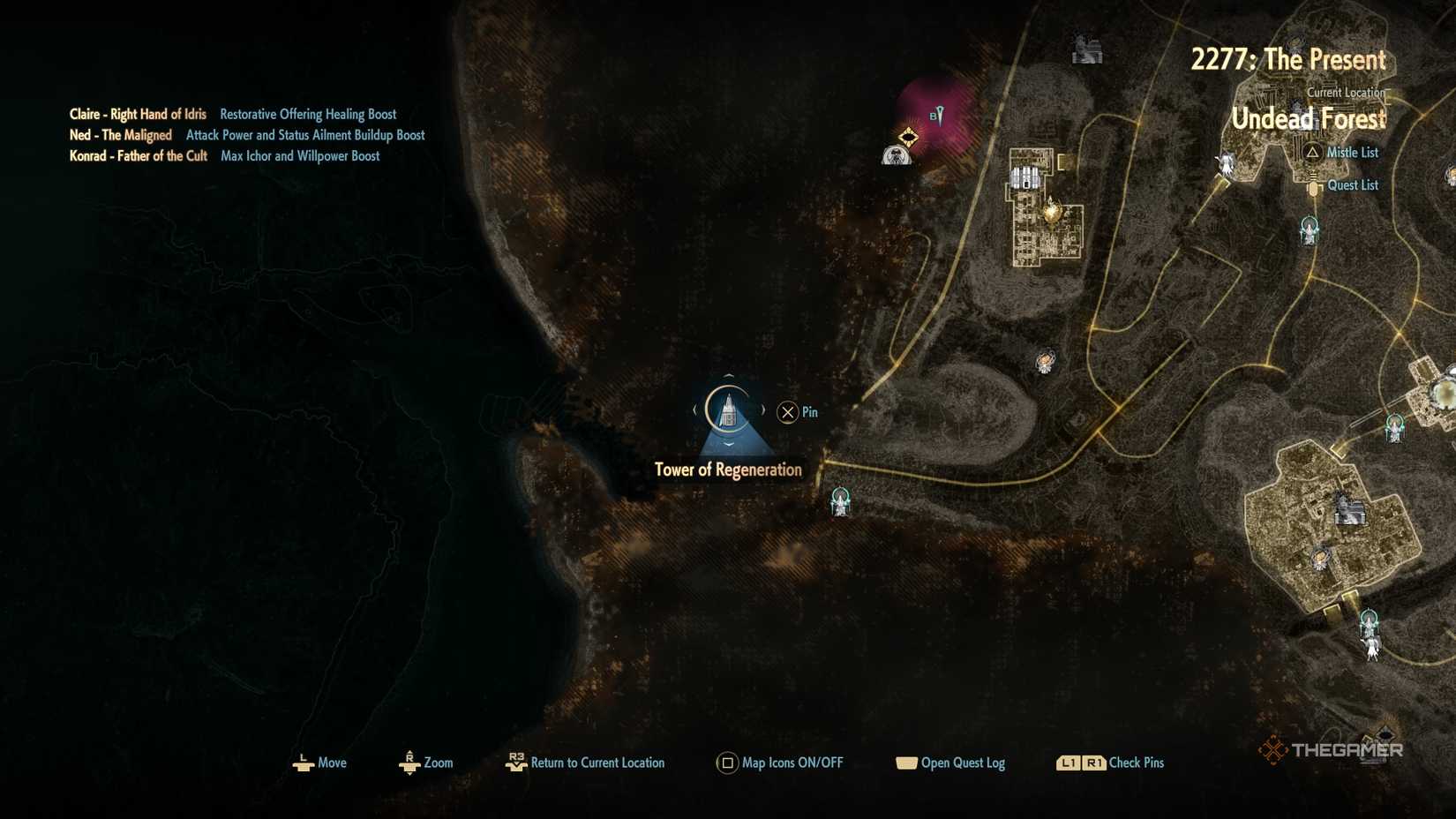
Task: Toggle Map Icons ON/OFF
Action: 781,763
